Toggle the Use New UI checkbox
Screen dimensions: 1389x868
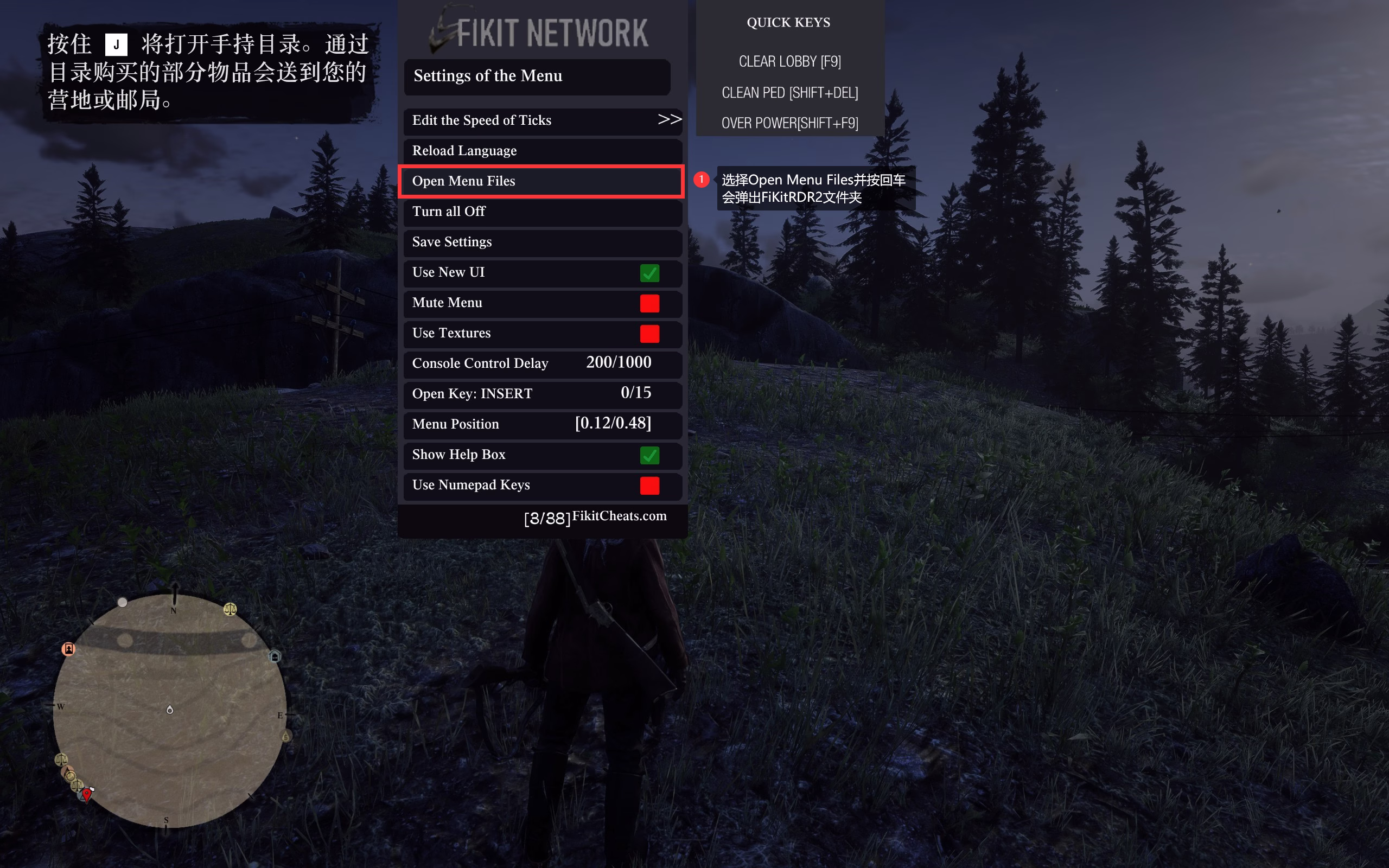point(649,273)
